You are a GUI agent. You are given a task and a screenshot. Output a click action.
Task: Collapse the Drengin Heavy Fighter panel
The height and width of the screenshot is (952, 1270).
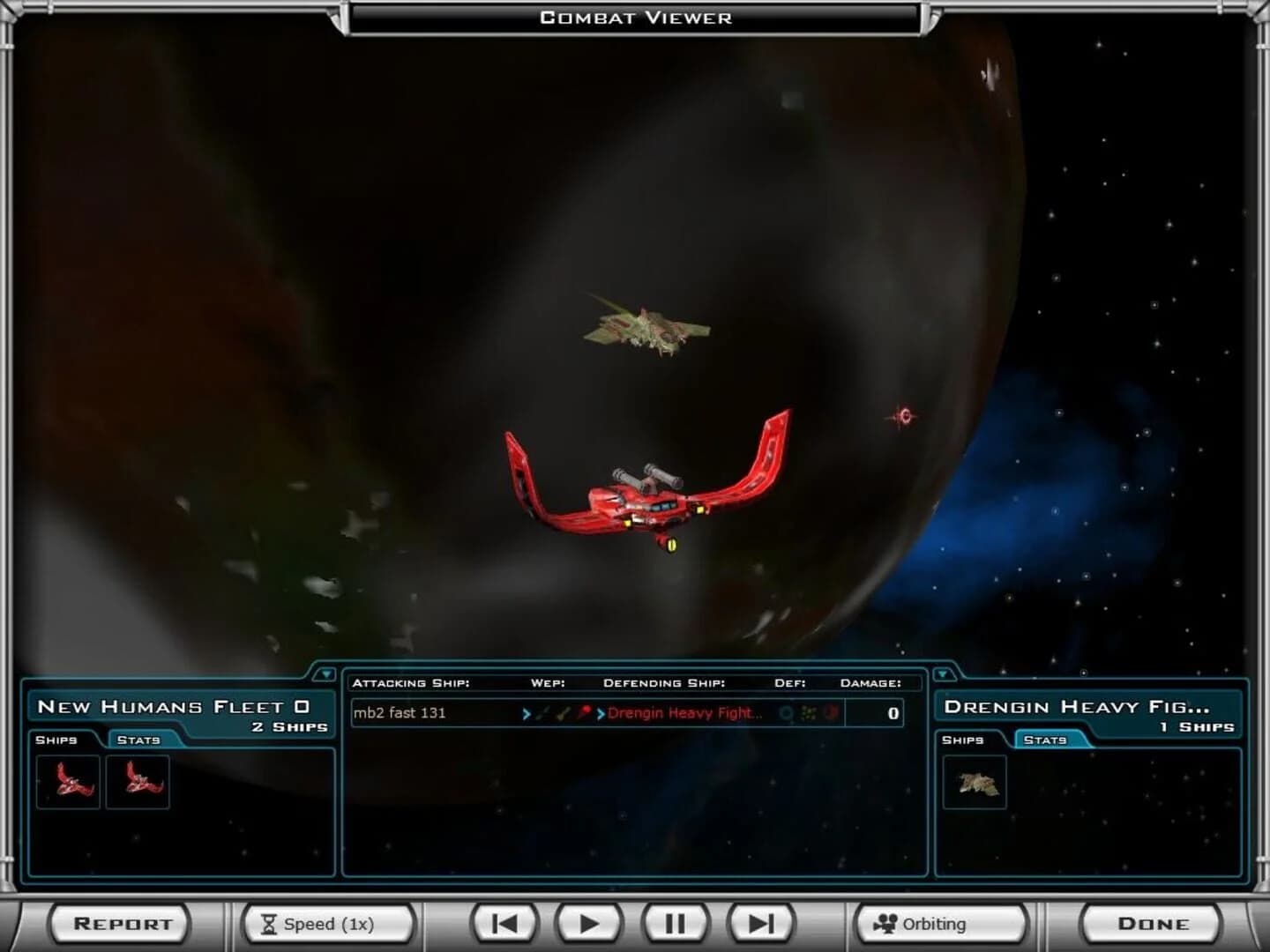click(x=943, y=673)
